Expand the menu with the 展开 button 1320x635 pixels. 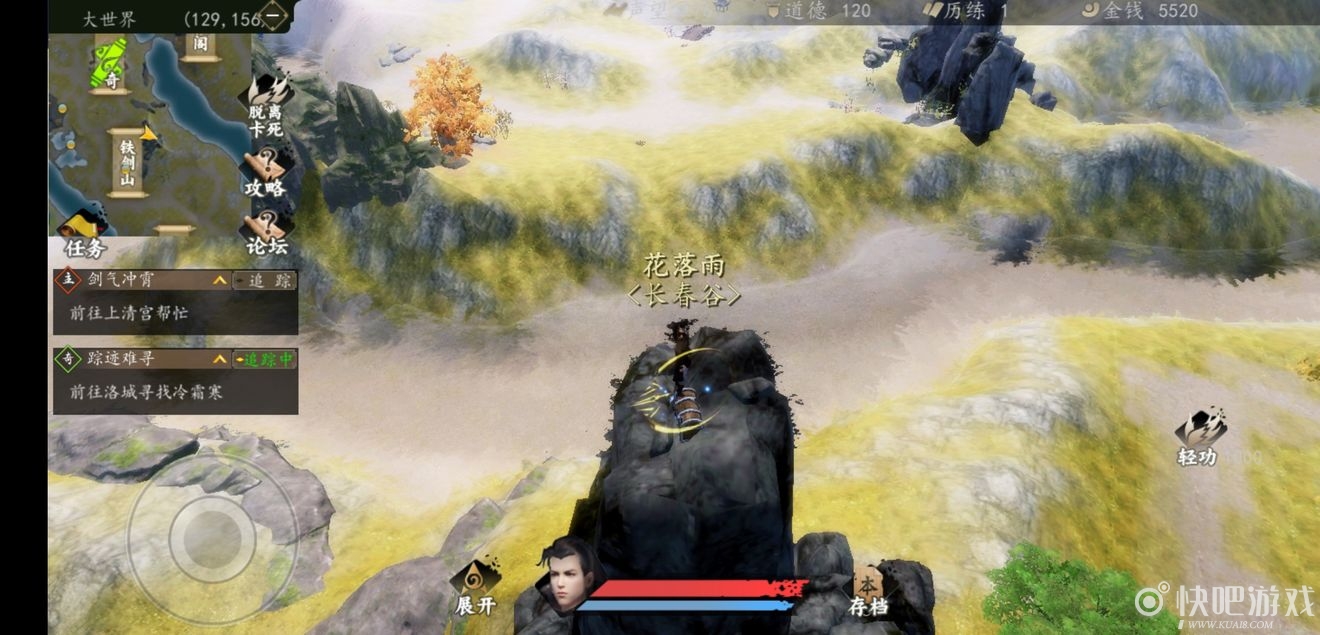pyautogui.click(x=475, y=587)
